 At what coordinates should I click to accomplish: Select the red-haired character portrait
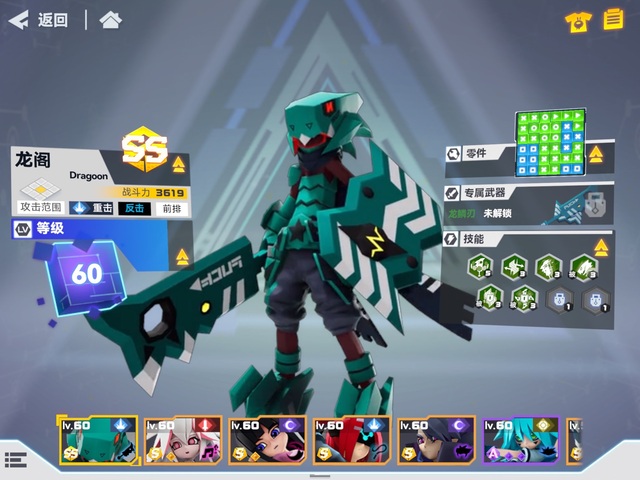click(x=351, y=441)
